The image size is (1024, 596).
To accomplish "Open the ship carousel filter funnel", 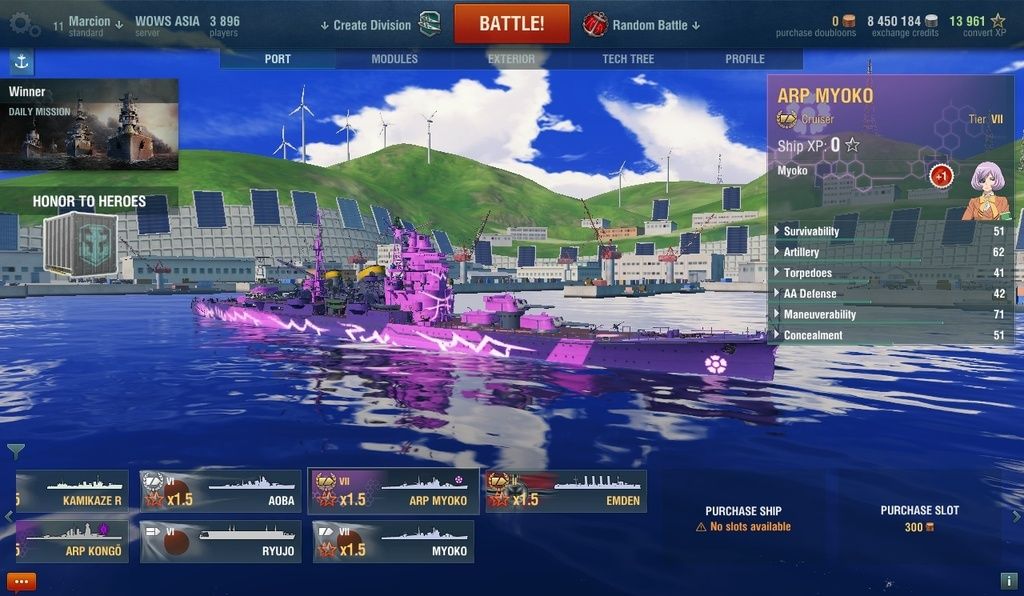I will [x=16, y=452].
